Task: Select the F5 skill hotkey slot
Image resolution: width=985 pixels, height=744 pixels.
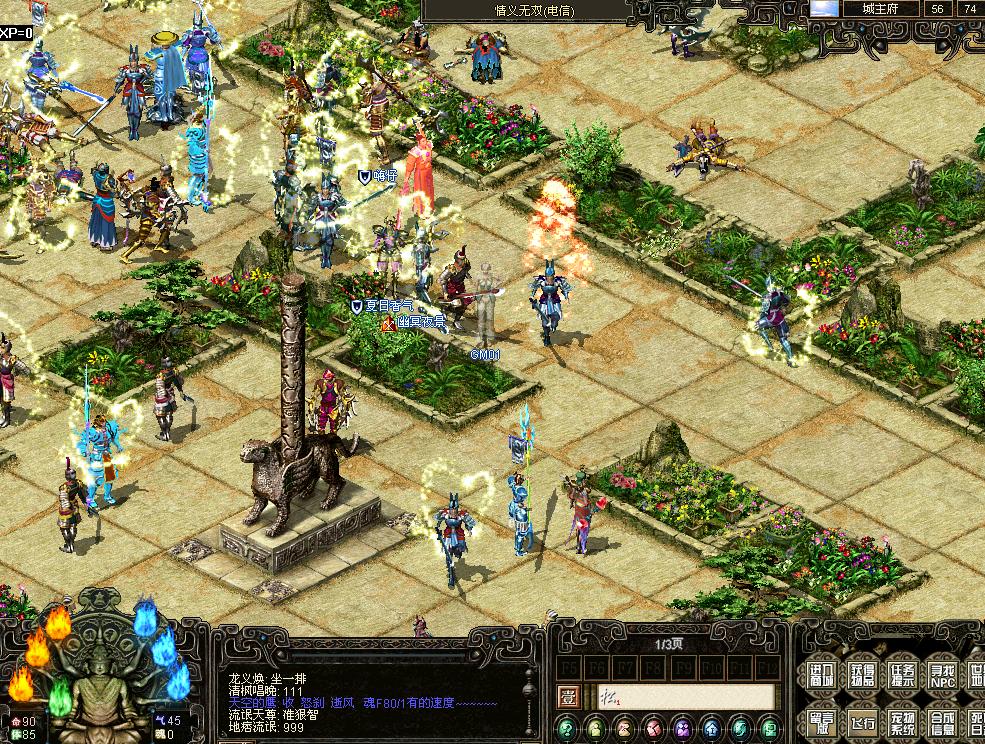Action: tap(568, 665)
